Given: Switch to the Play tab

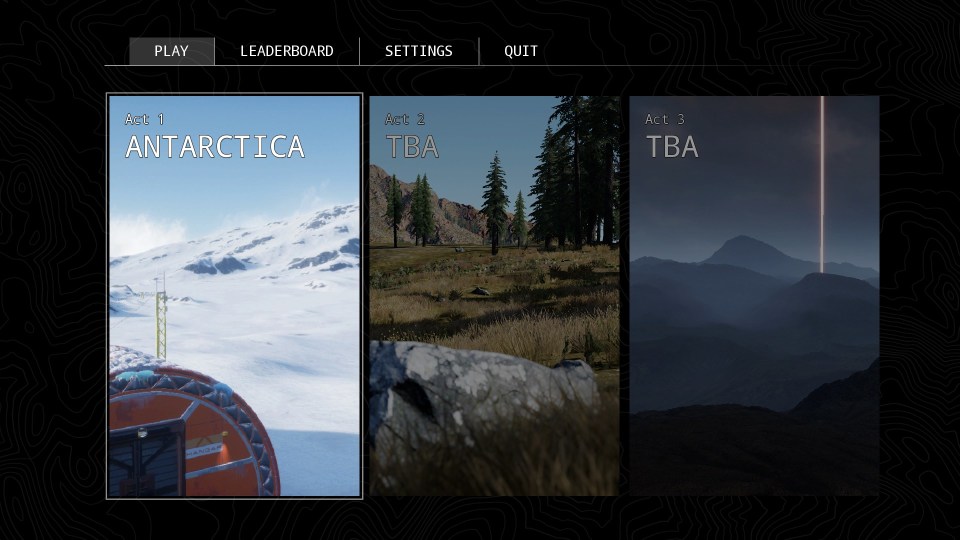Looking at the screenshot, I should (x=171, y=51).
